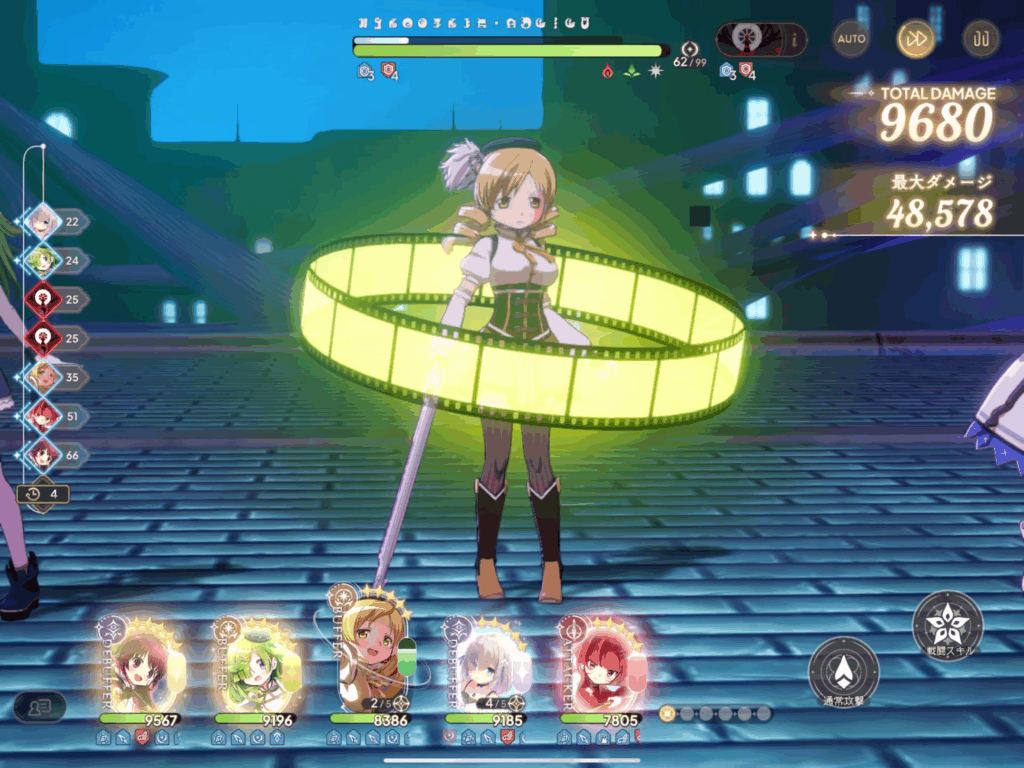Click the green-haired turn order portrait marked 24
Image resolution: width=1024 pixels, height=768 pixels.
[x=42, y=261]
